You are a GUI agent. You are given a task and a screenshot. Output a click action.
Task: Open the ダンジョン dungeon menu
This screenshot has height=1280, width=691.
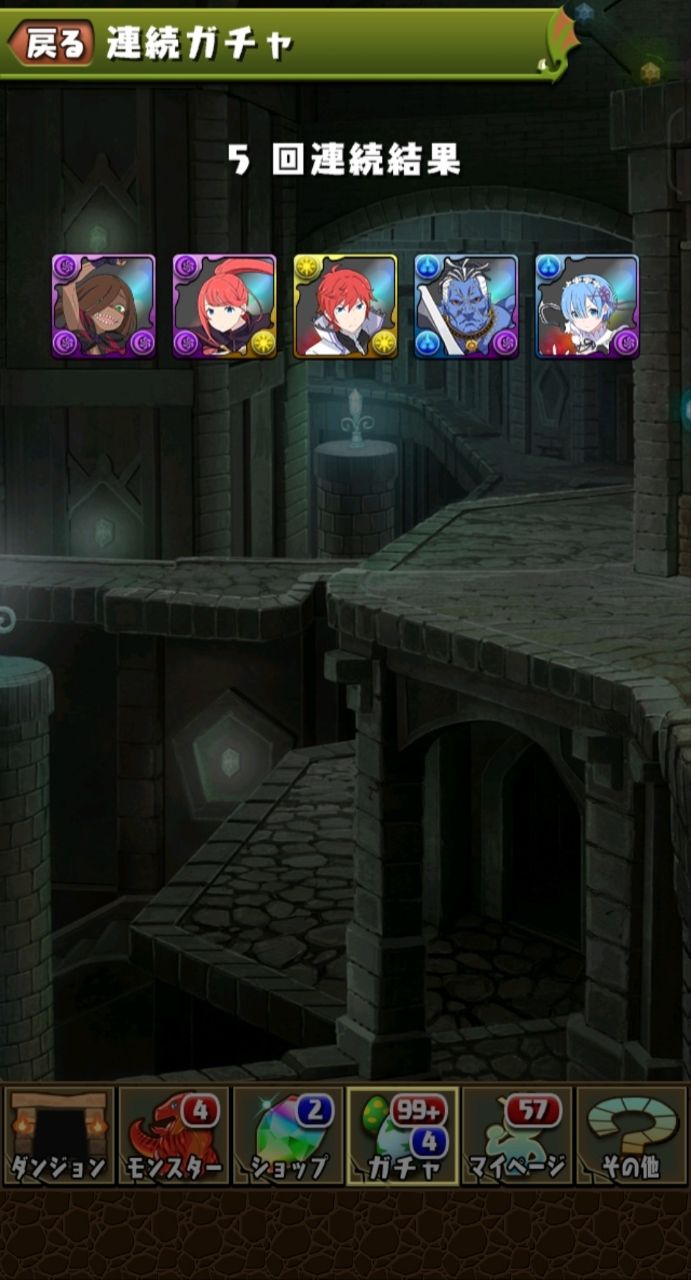59,1136
